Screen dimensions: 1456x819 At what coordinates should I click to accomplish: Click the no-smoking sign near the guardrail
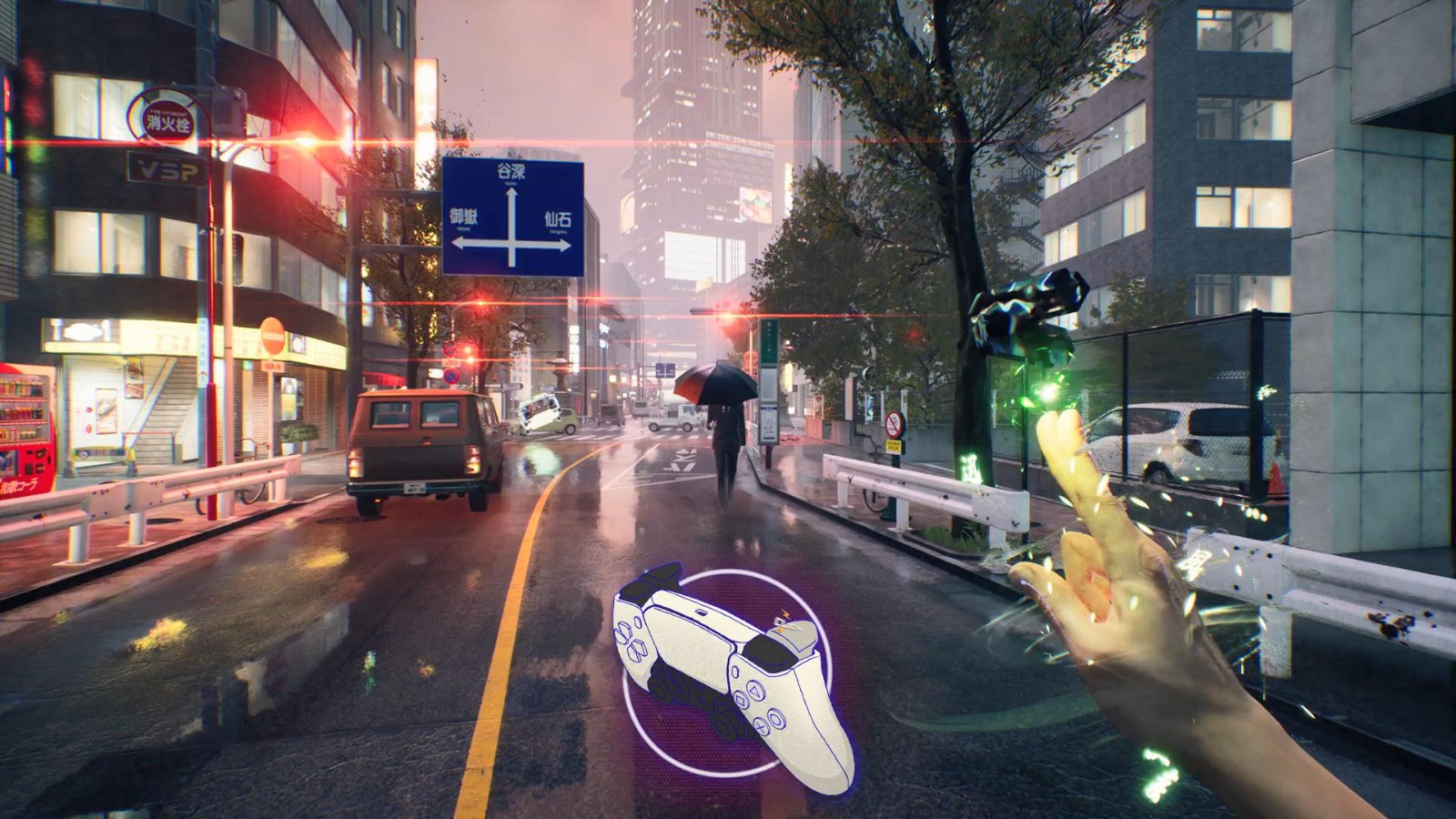point(894,423)
